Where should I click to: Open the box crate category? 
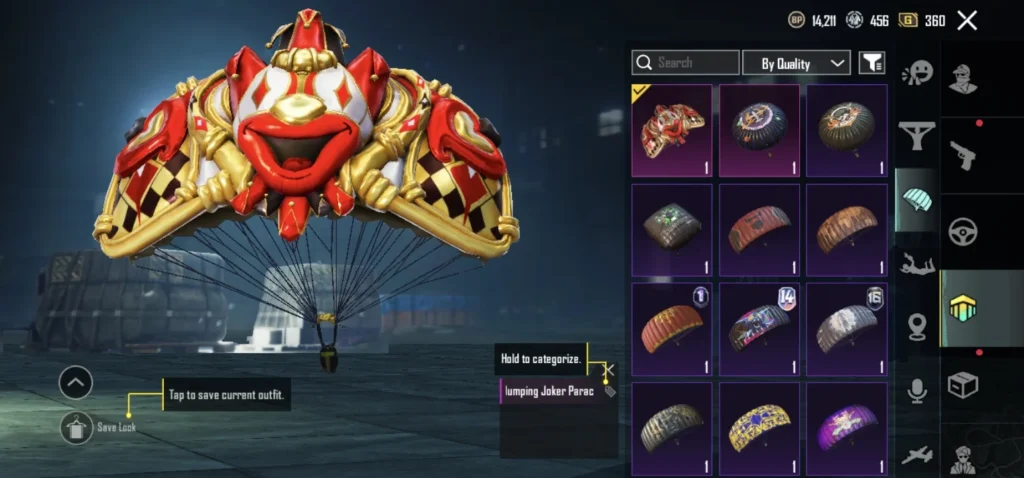[x=963, y=385]
